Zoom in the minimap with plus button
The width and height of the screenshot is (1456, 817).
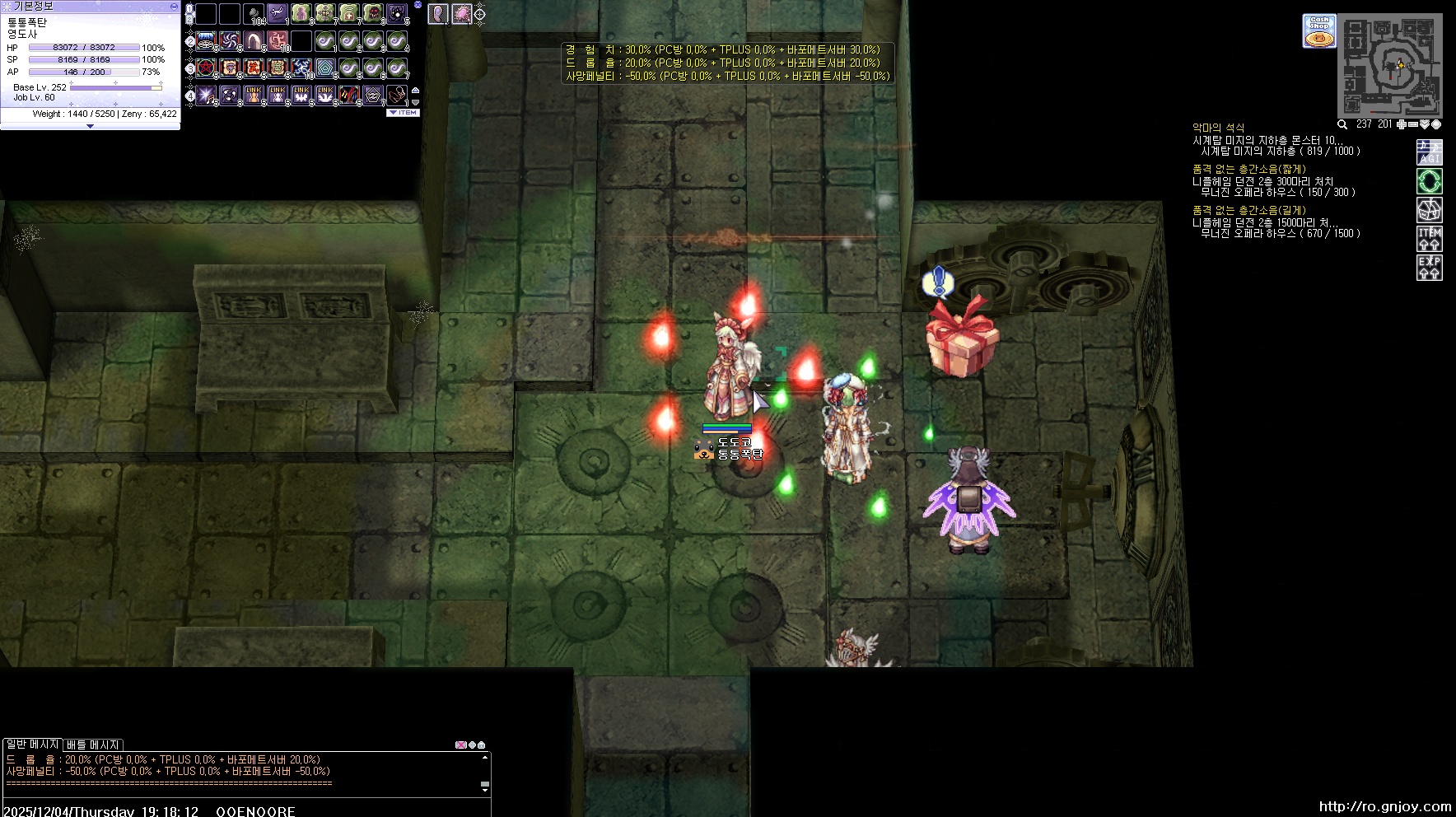click(x=1402, y=124)
